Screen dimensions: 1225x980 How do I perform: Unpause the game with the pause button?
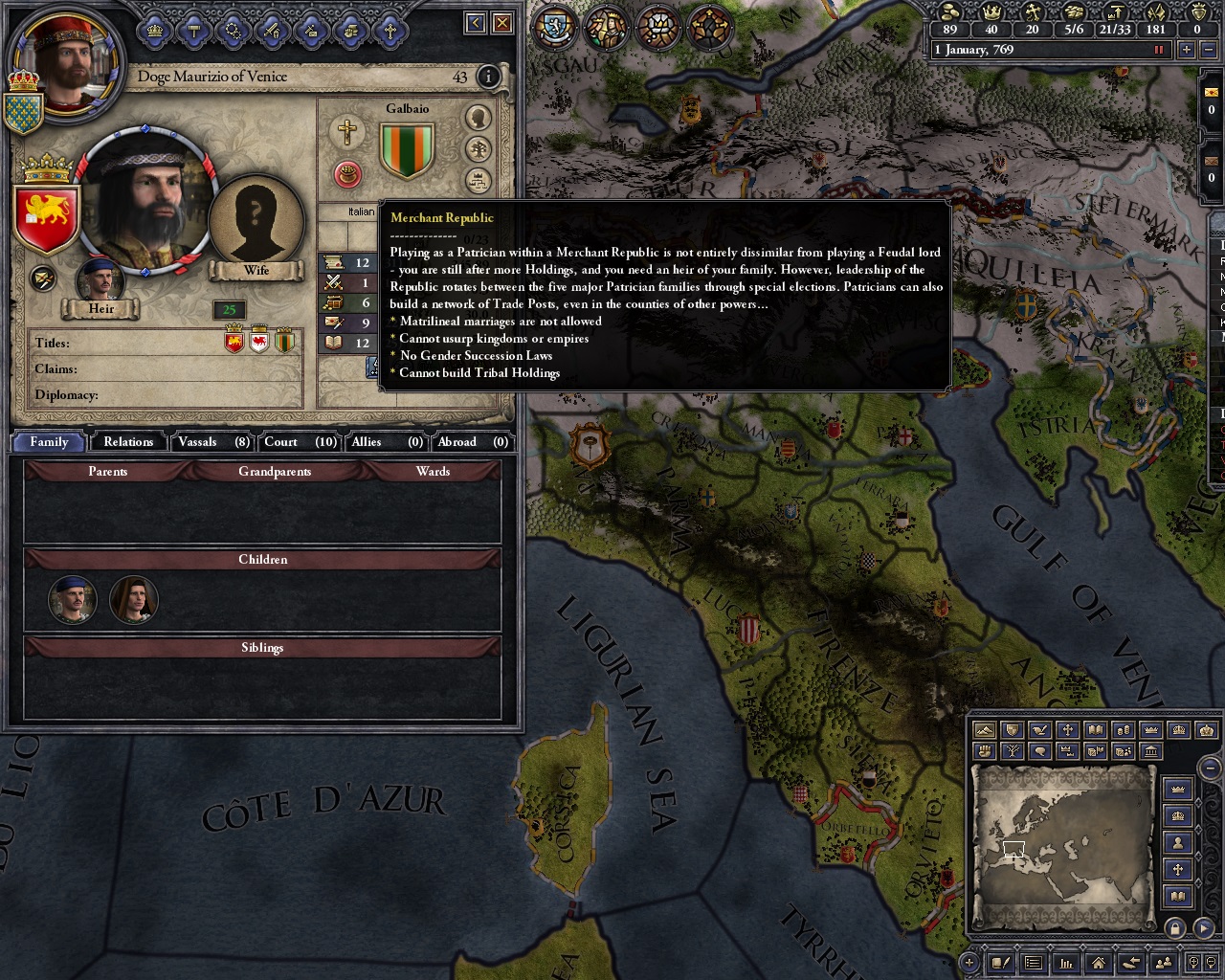1158,50
